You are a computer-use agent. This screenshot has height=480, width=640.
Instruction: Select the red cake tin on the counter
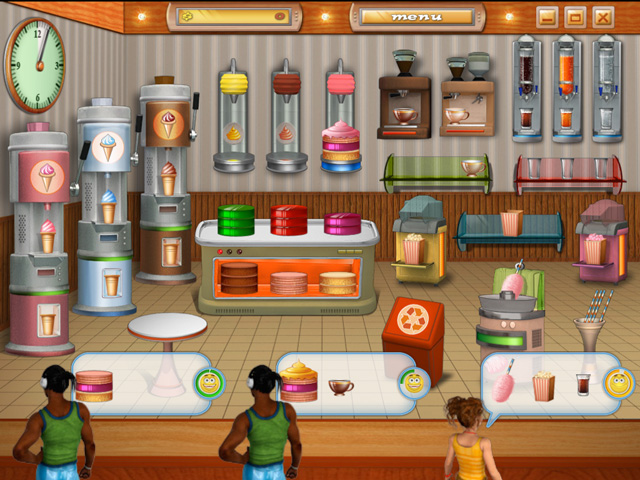[289, 220]
